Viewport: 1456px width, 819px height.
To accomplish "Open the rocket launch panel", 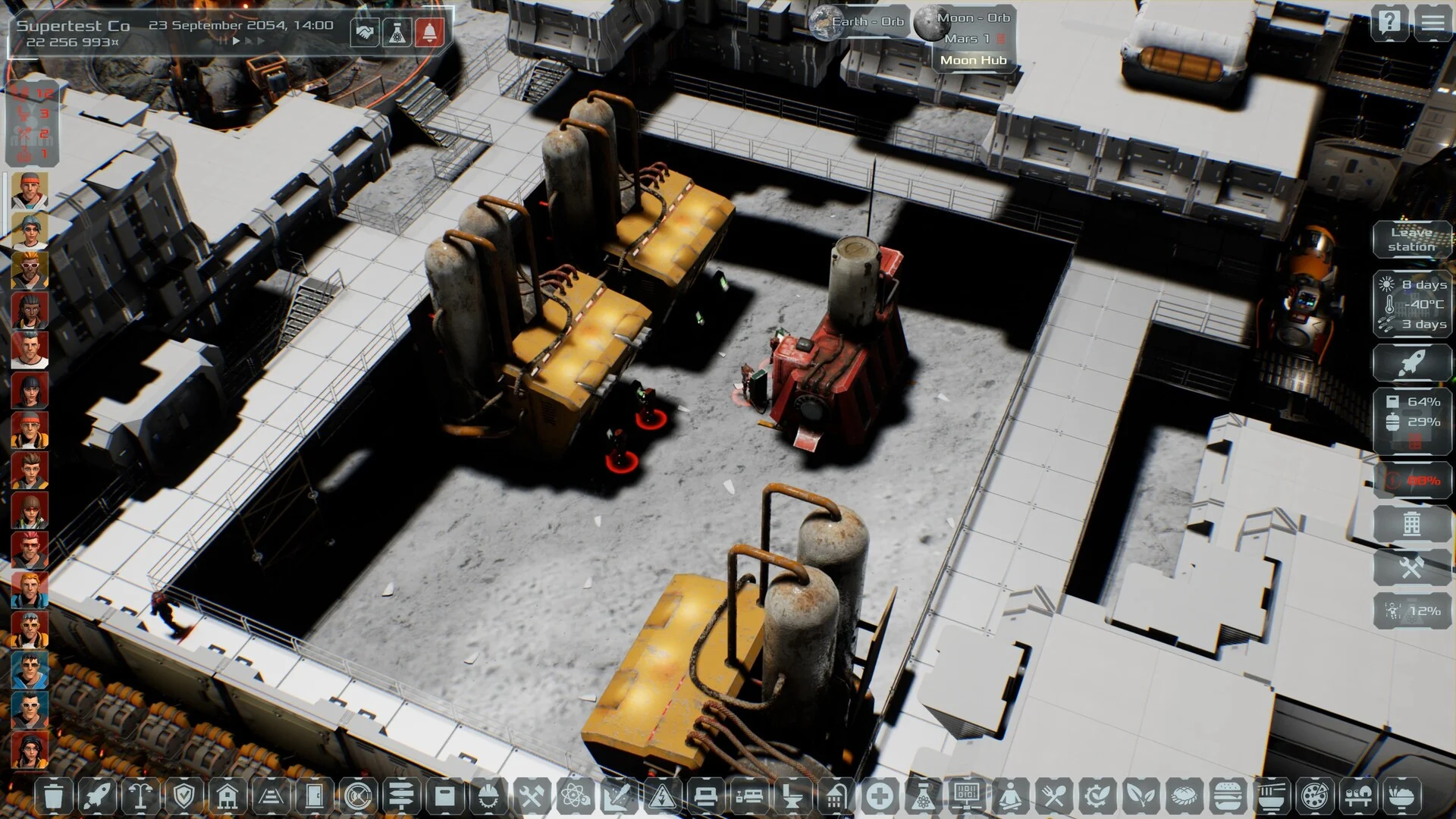I will 1411,363.
